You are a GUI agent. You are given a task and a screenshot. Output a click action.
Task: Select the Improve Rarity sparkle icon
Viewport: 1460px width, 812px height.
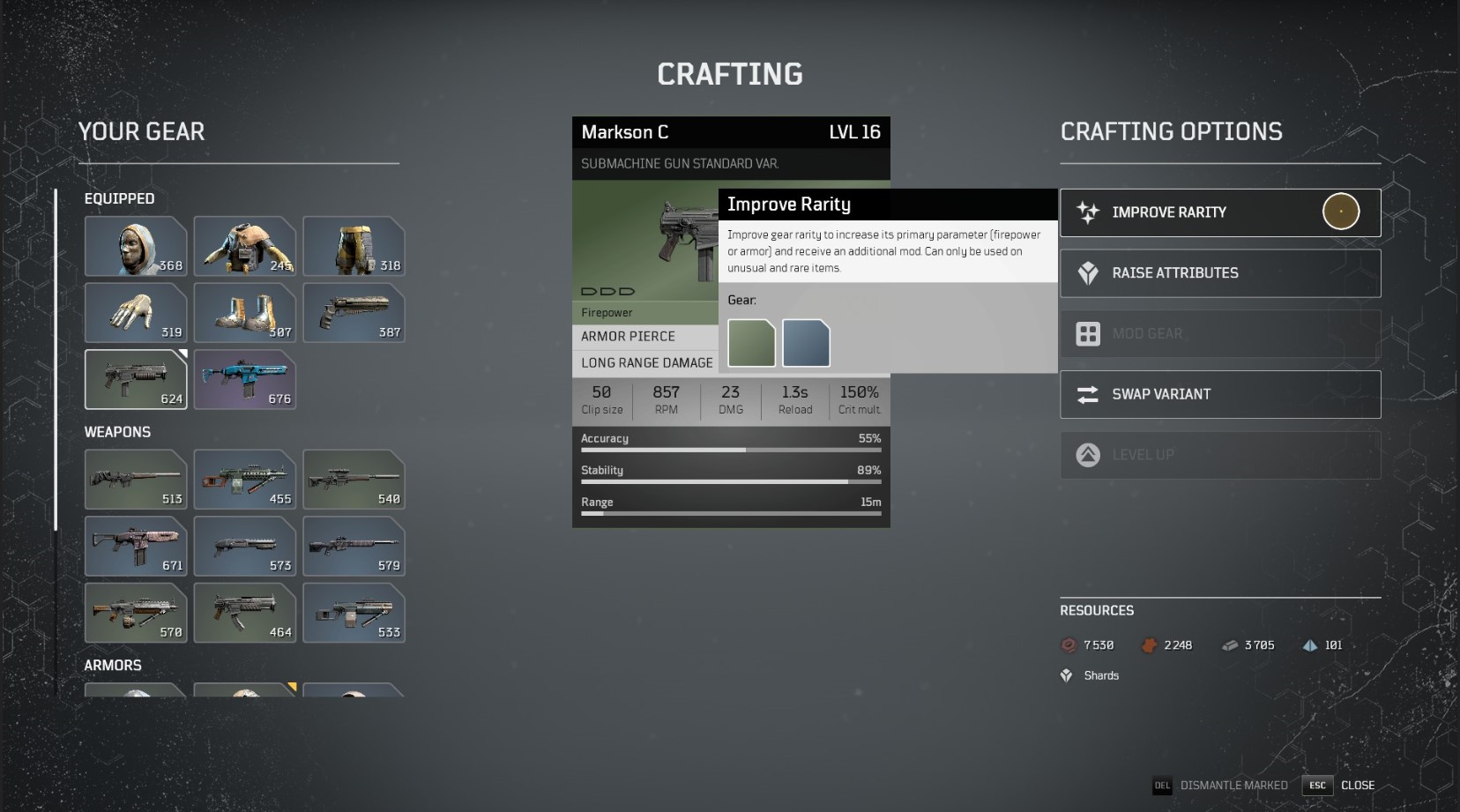pyautogui.click(x=1087, y=212)
